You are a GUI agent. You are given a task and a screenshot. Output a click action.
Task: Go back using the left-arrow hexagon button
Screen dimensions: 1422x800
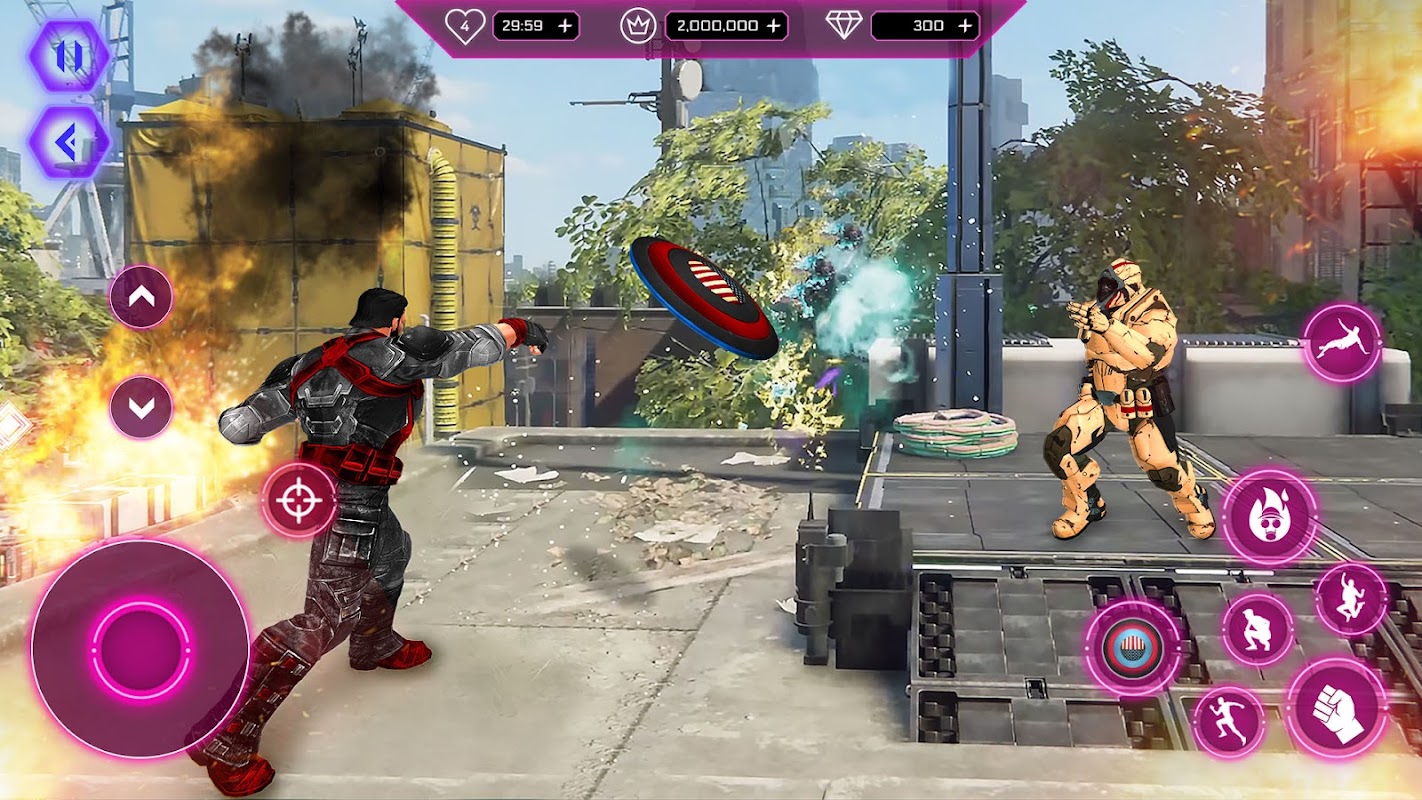coord(68,143)
